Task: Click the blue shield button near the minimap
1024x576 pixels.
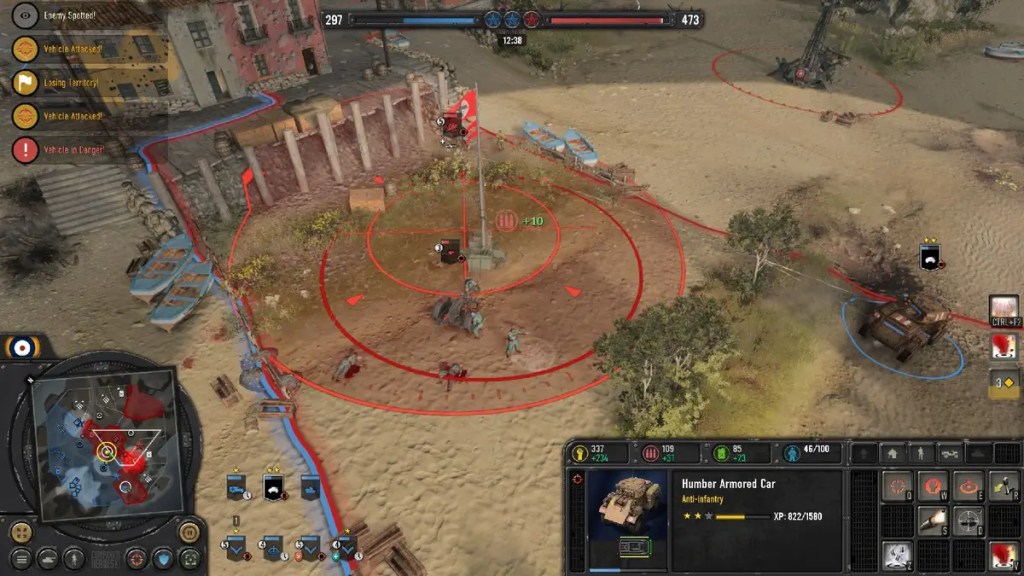Action: pos(163,558)
